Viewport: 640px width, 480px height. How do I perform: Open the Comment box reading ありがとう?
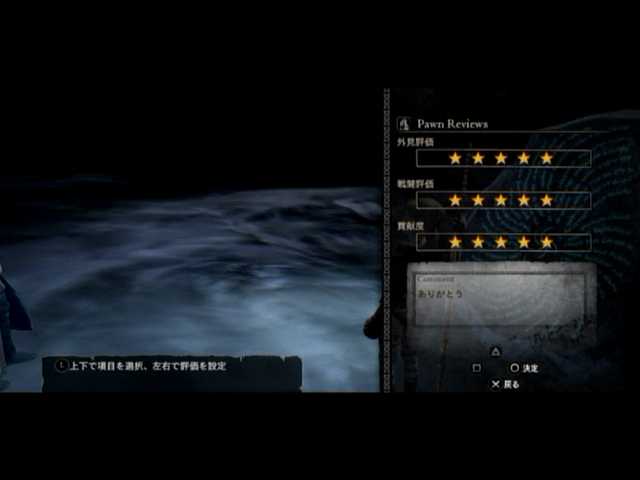[x=504, y=300]
